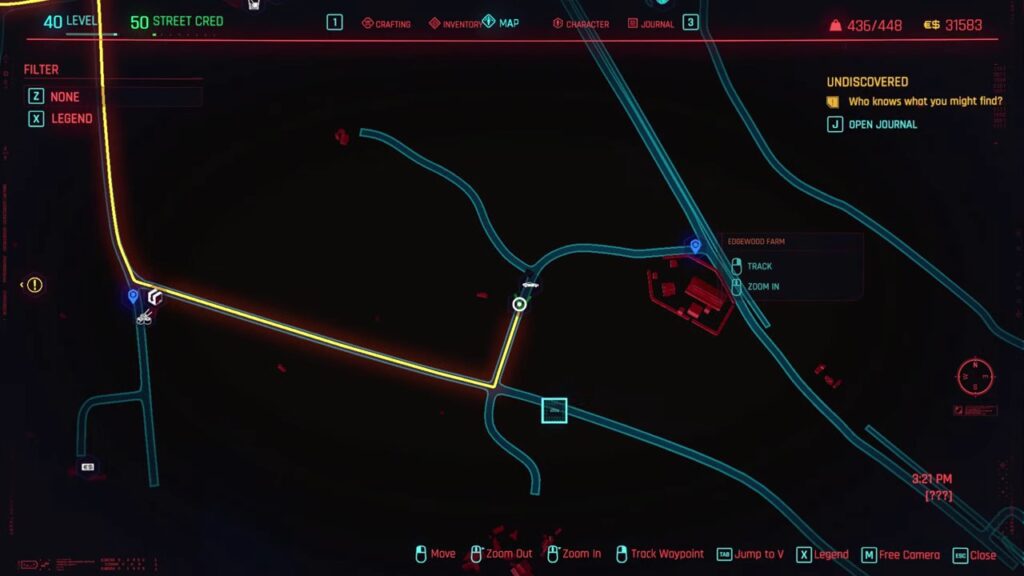This screenshot has height=576, width=1024.
Task: Show the map Legend filter entry
Action: [x=71, y=118]
